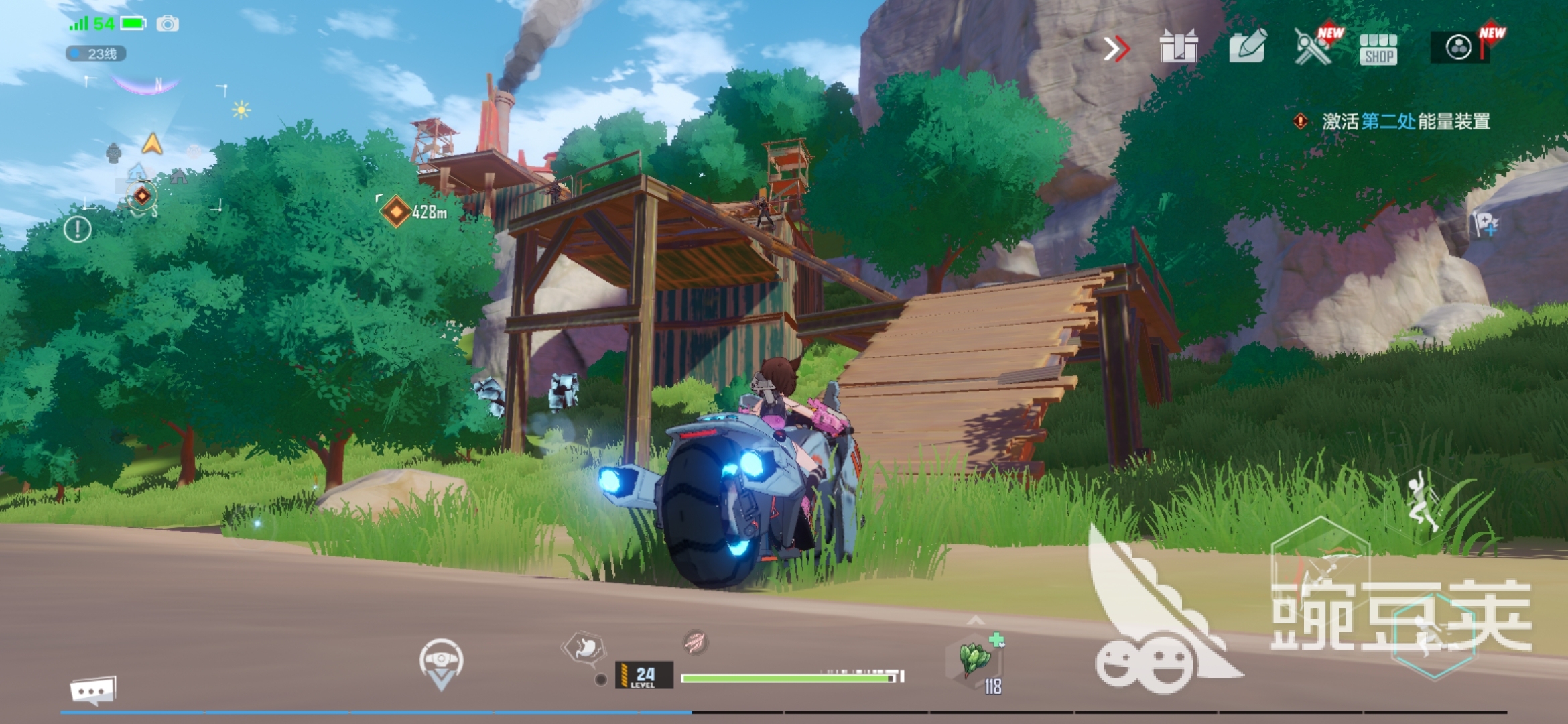1568x724 pixels.
Task: Expand the double-arrow menu toggle
Action: tap(1116, 48)
